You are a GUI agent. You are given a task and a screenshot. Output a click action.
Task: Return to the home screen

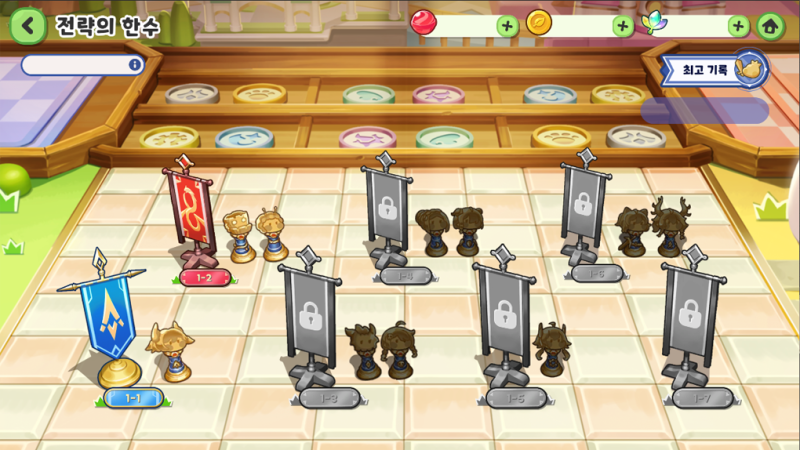pyautogui.click(x=769, y=26)
